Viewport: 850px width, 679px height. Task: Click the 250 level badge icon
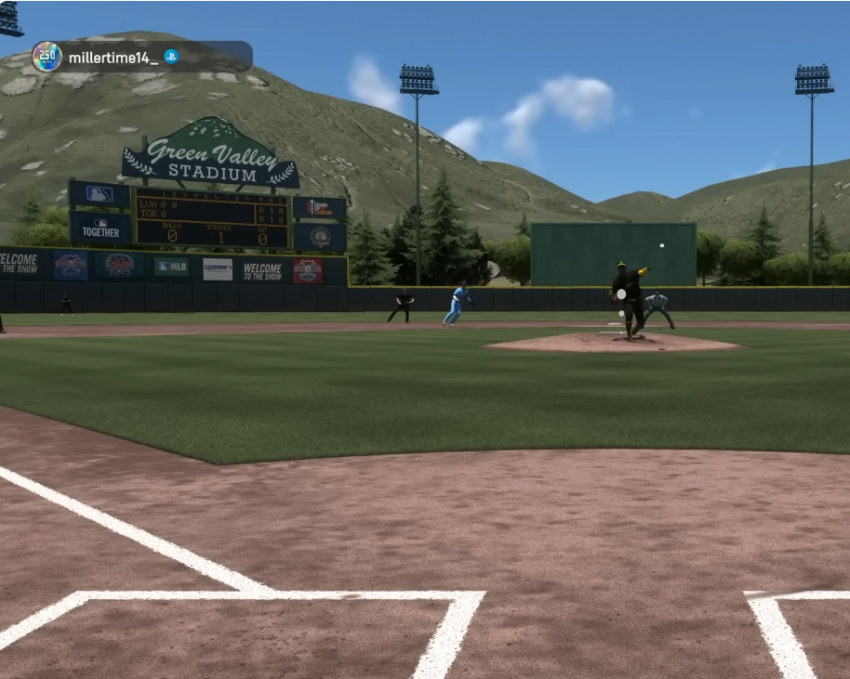click(47, 57)
